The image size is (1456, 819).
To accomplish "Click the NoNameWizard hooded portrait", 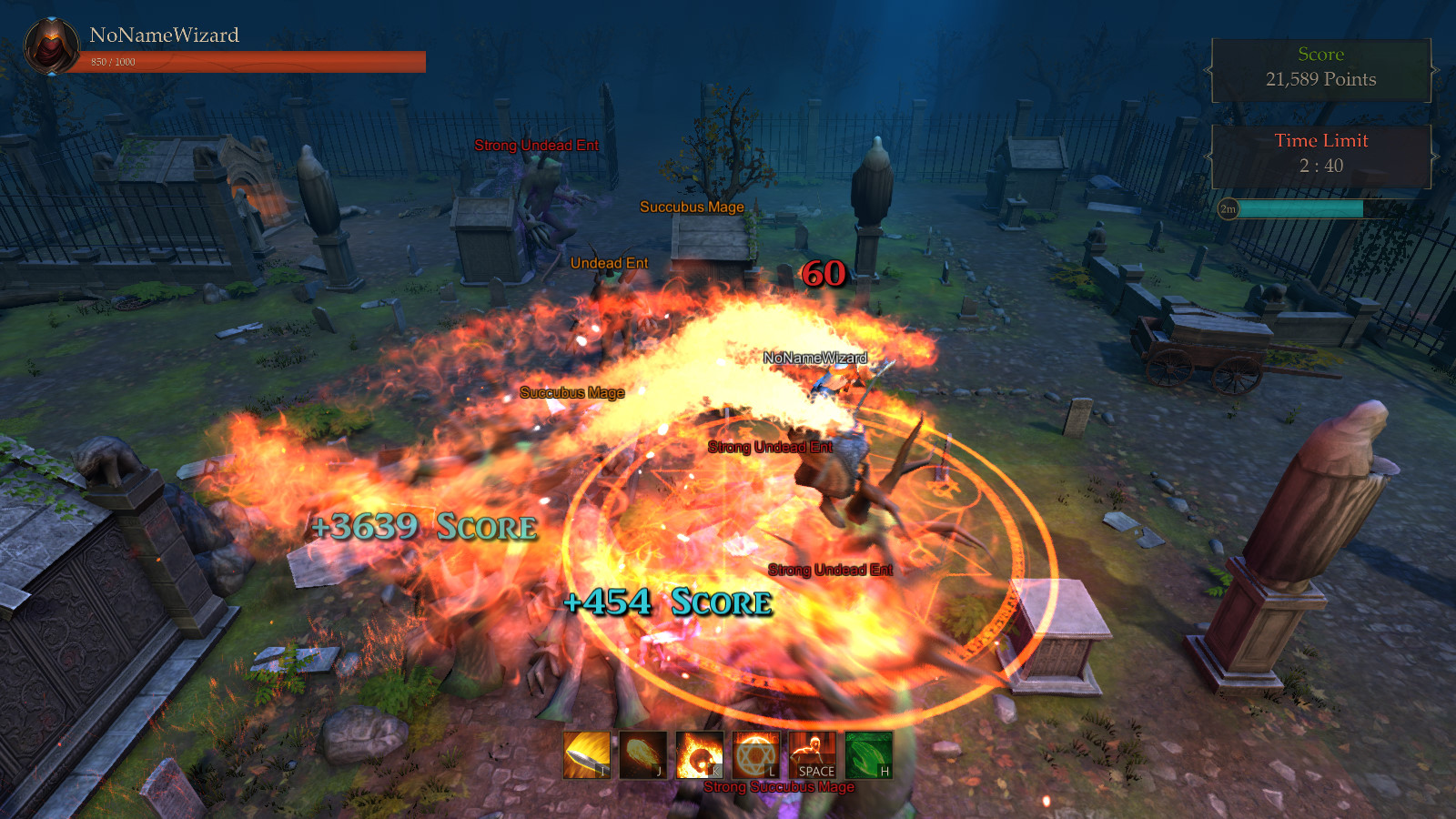I will point(52,46).
